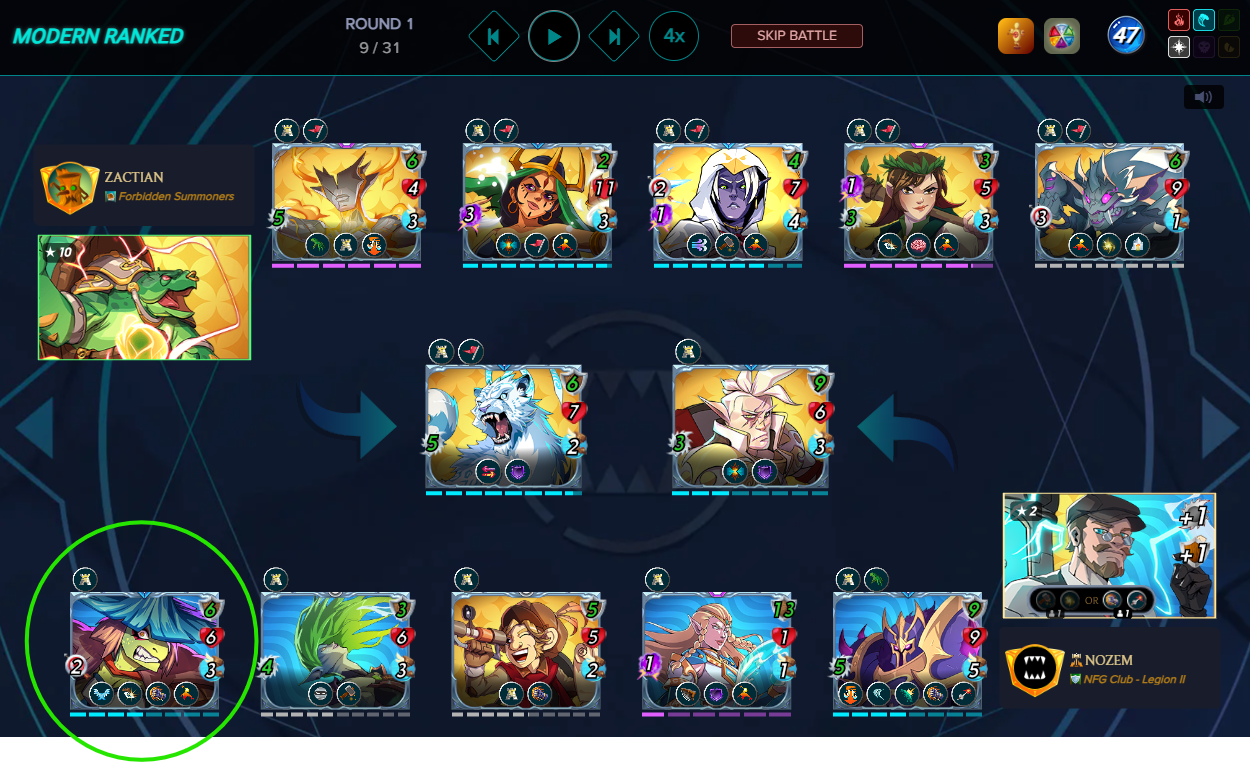Click the Nozem player name panel

(x=1110, y=668)
